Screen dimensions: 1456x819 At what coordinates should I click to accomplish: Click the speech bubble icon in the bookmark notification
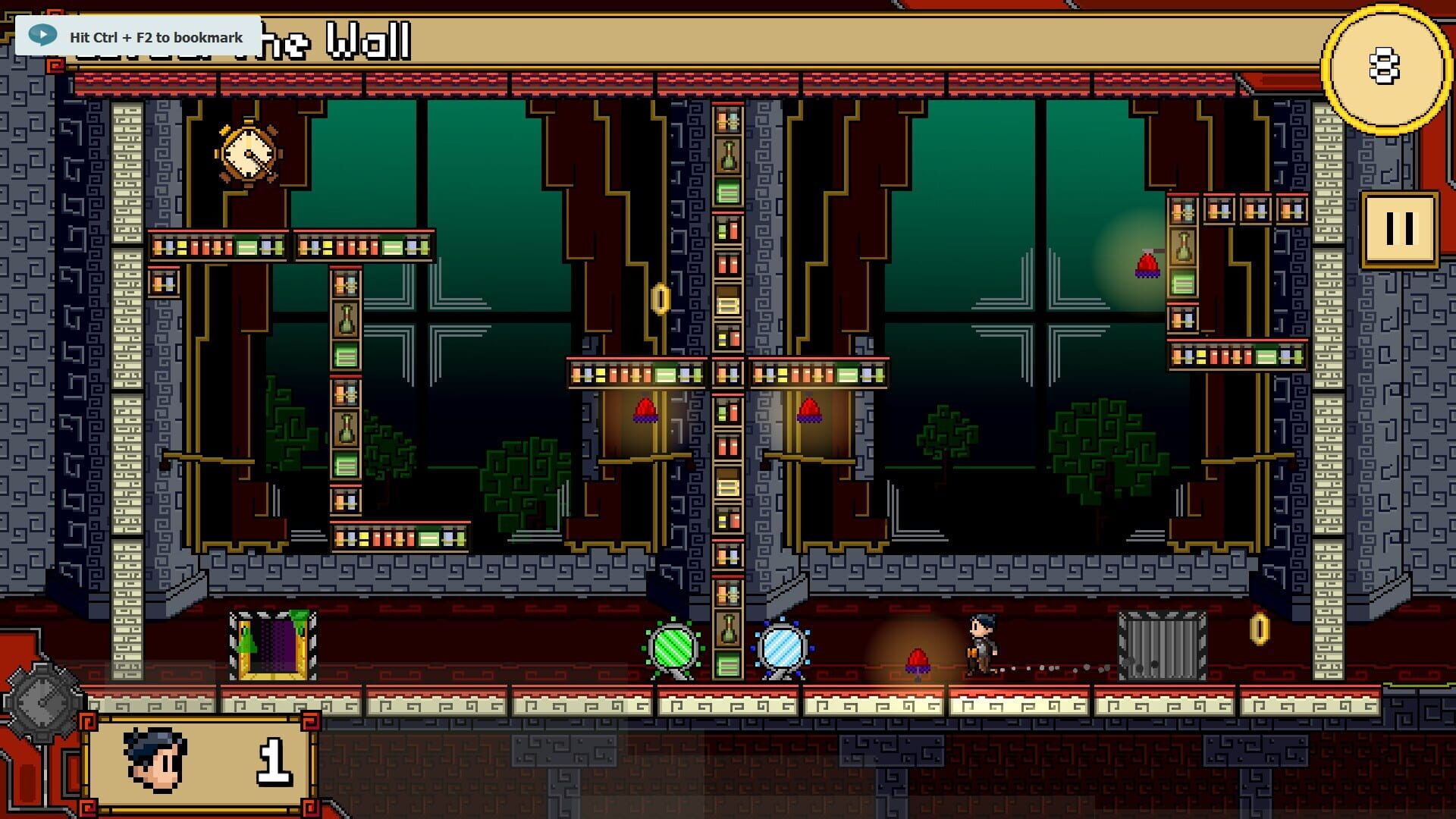pyautogui.click(x=43, y=33)
